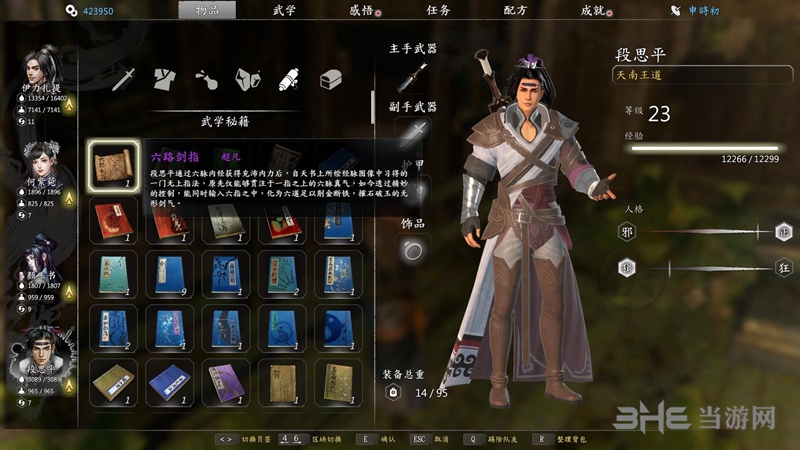This screenshot has height=450, width=800.
Task: Show the gourd consumables category
Action: tap(206, 78)
